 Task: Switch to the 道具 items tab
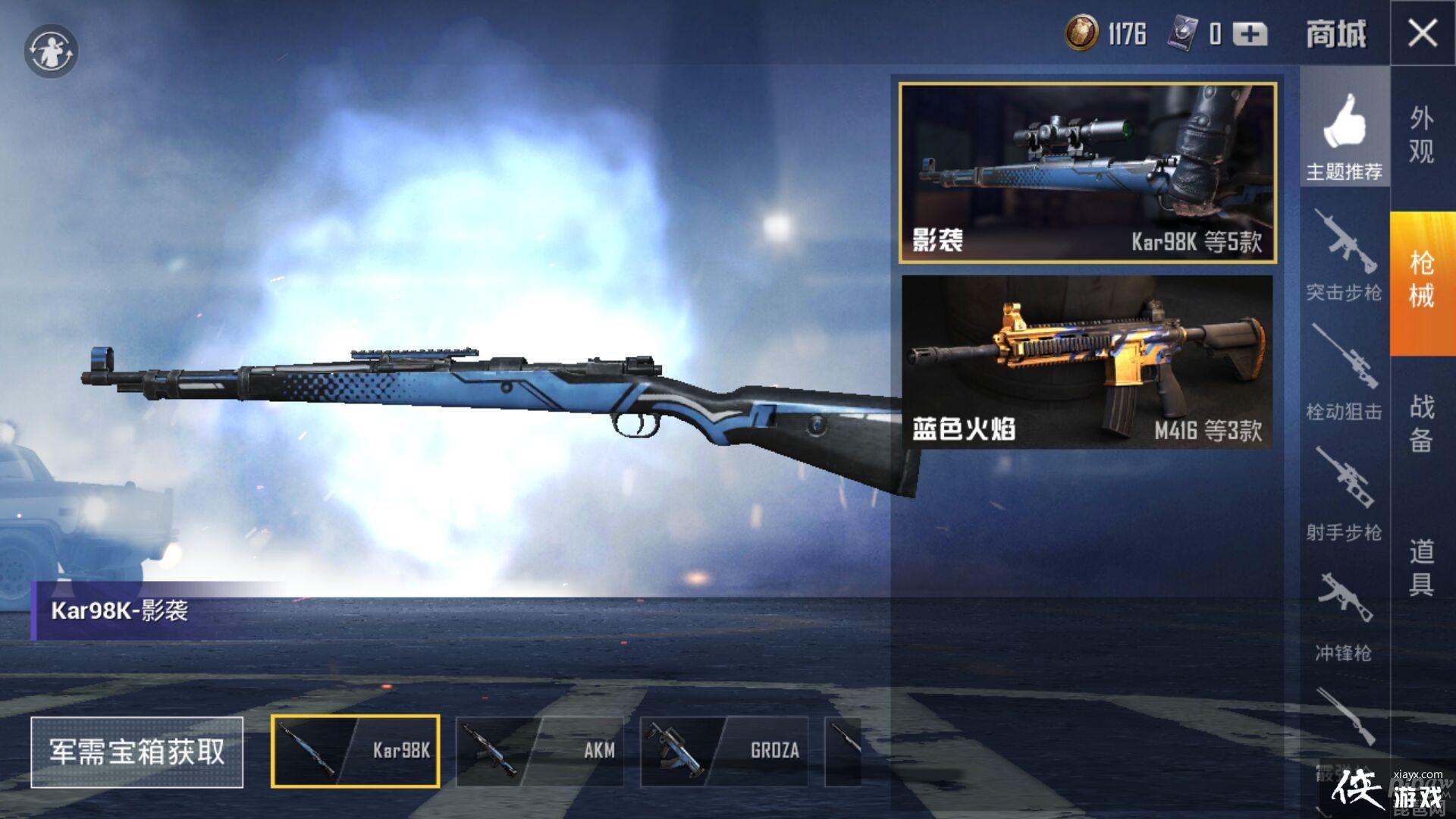[1422, 567]
